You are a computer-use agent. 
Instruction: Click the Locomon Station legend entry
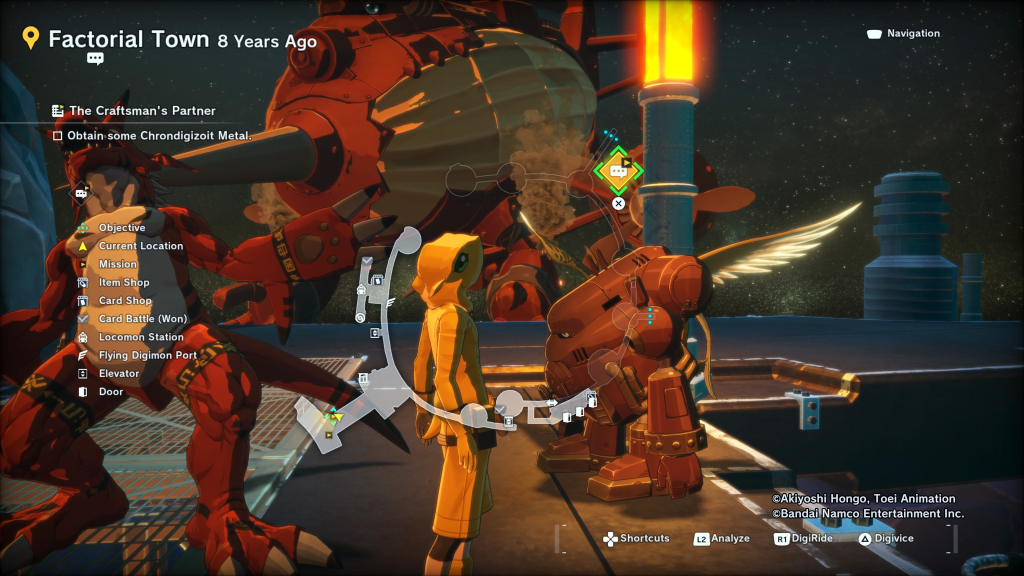pos(140,337)
